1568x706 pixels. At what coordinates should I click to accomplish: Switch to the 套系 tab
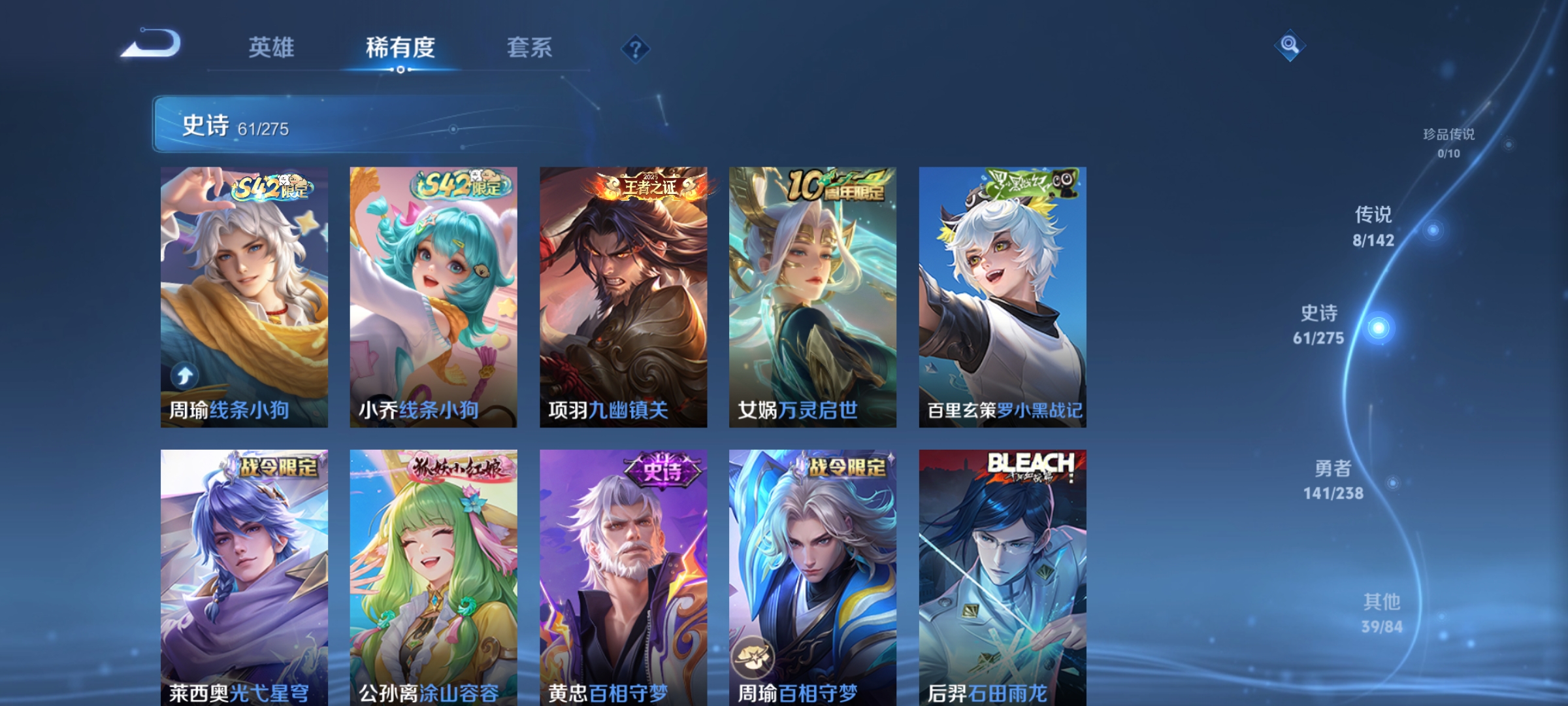(531, 48)
